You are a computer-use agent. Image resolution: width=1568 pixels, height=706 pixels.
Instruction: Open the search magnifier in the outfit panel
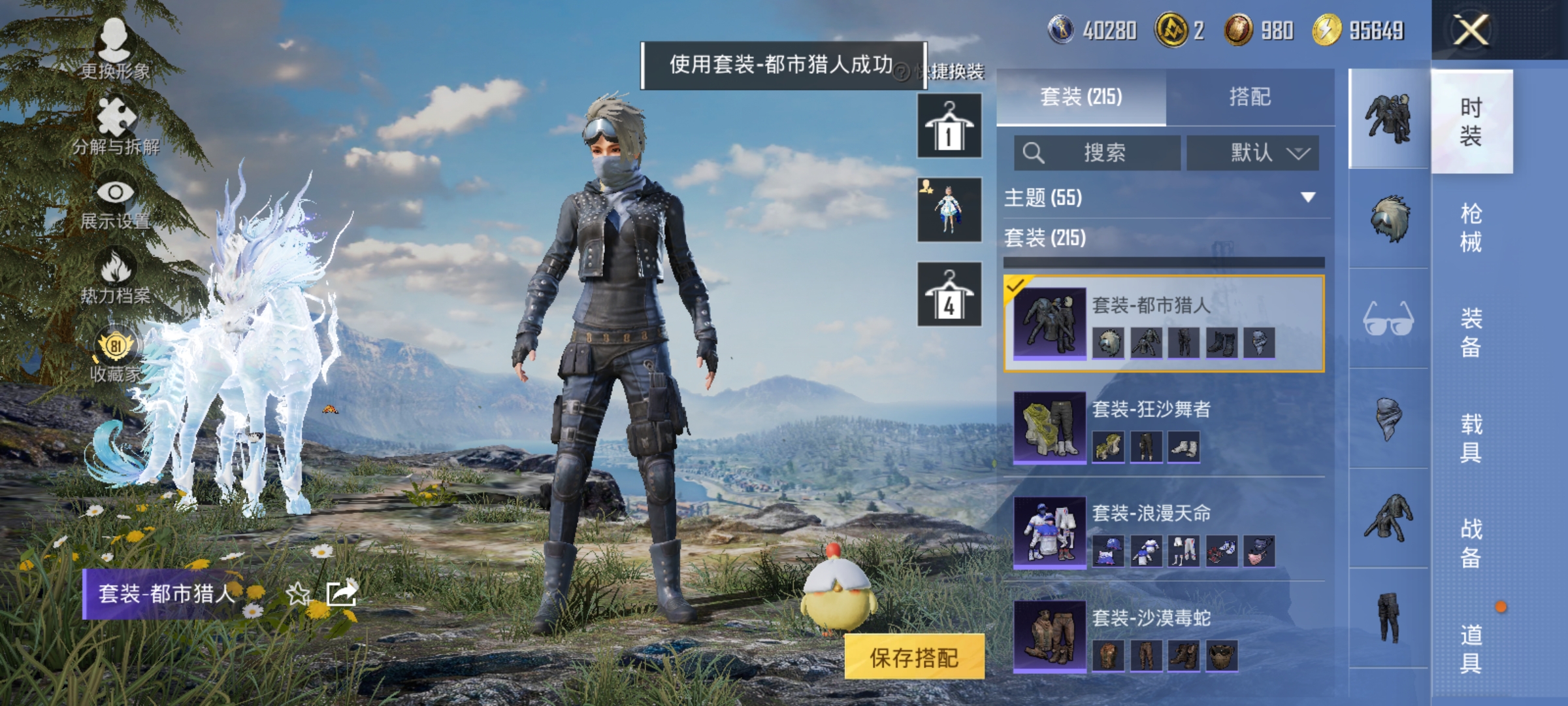click(x=1034, y=154)
